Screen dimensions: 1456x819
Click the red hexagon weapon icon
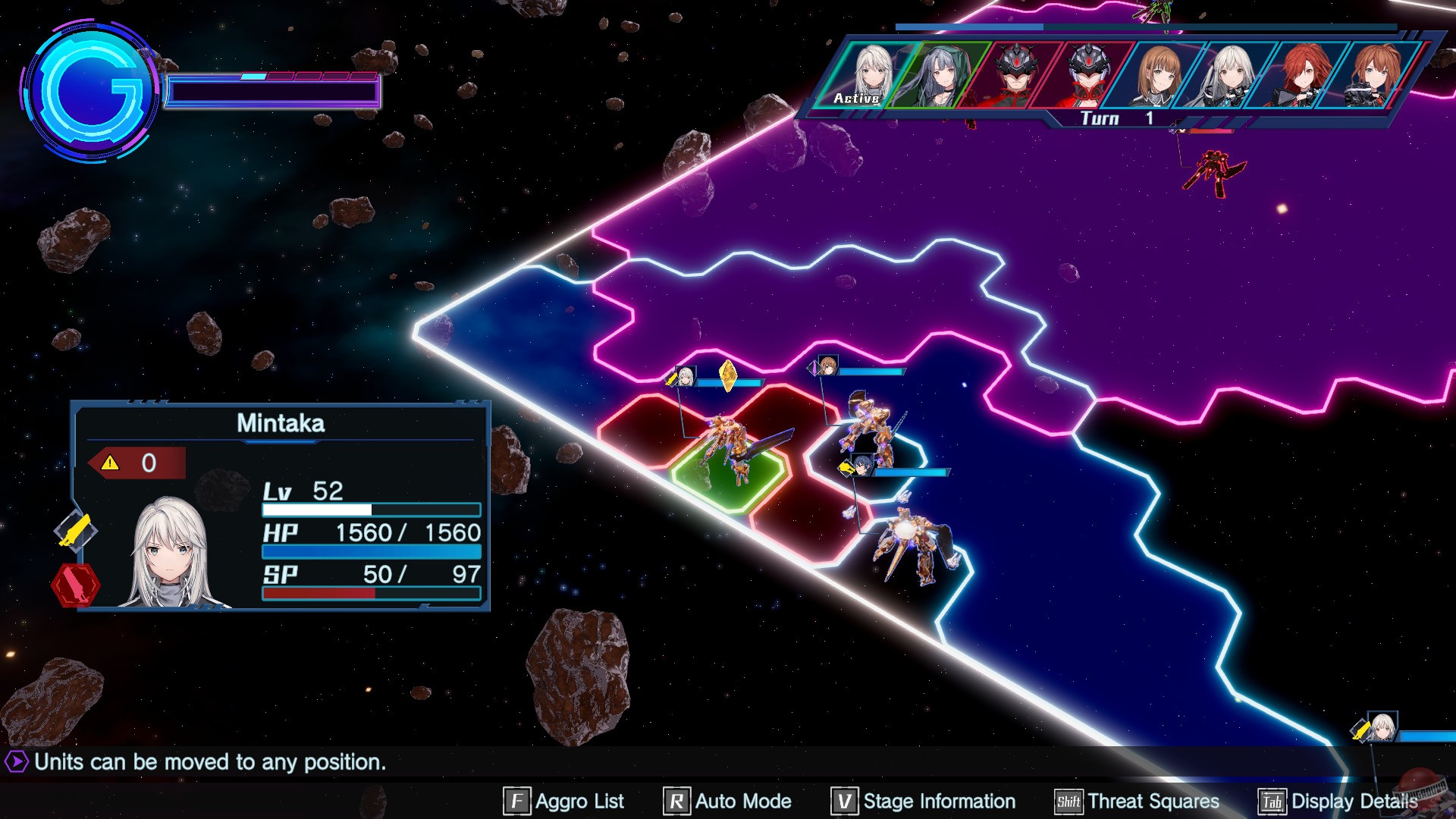tap(75, 585)
